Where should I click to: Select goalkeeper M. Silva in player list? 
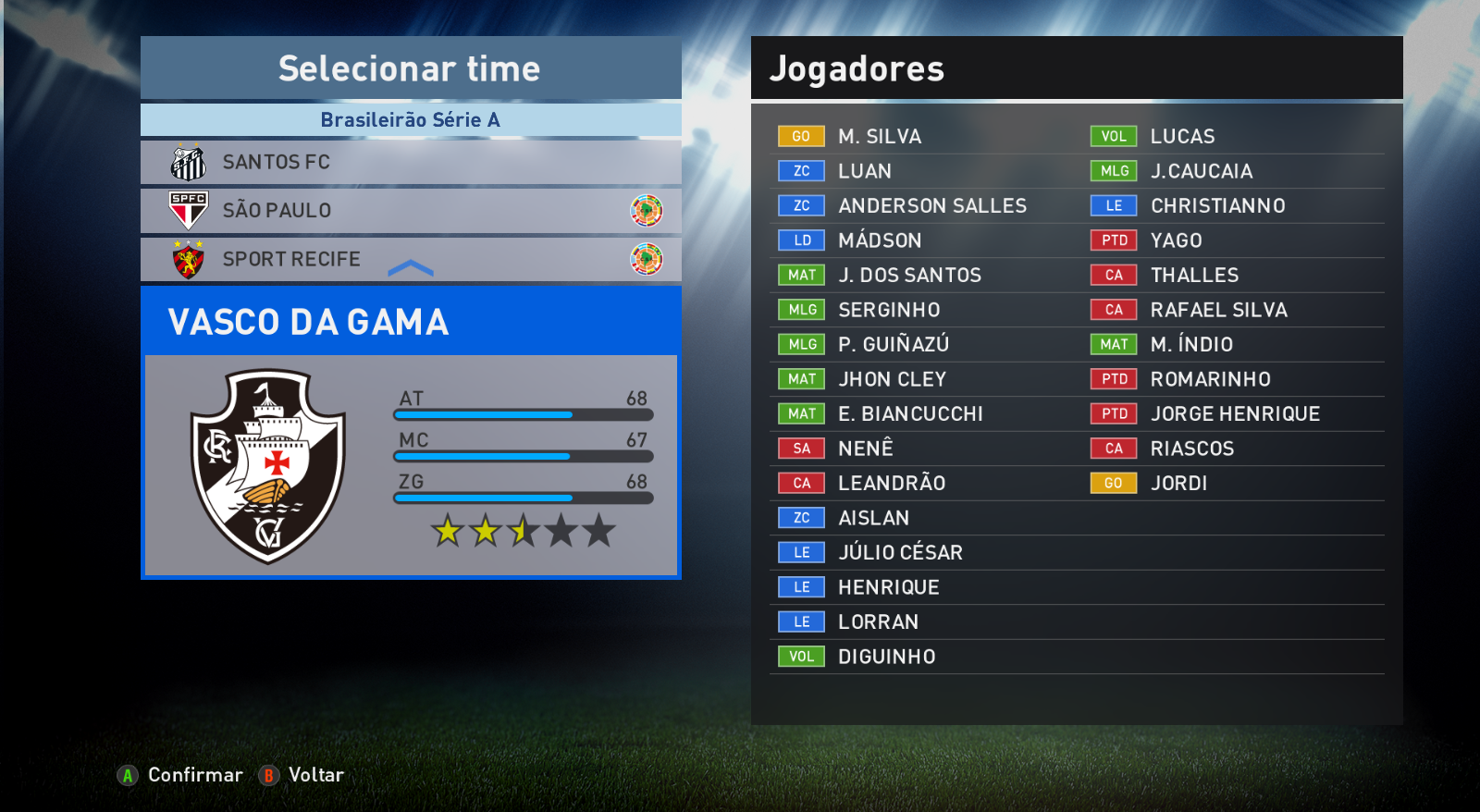[879, 137]
